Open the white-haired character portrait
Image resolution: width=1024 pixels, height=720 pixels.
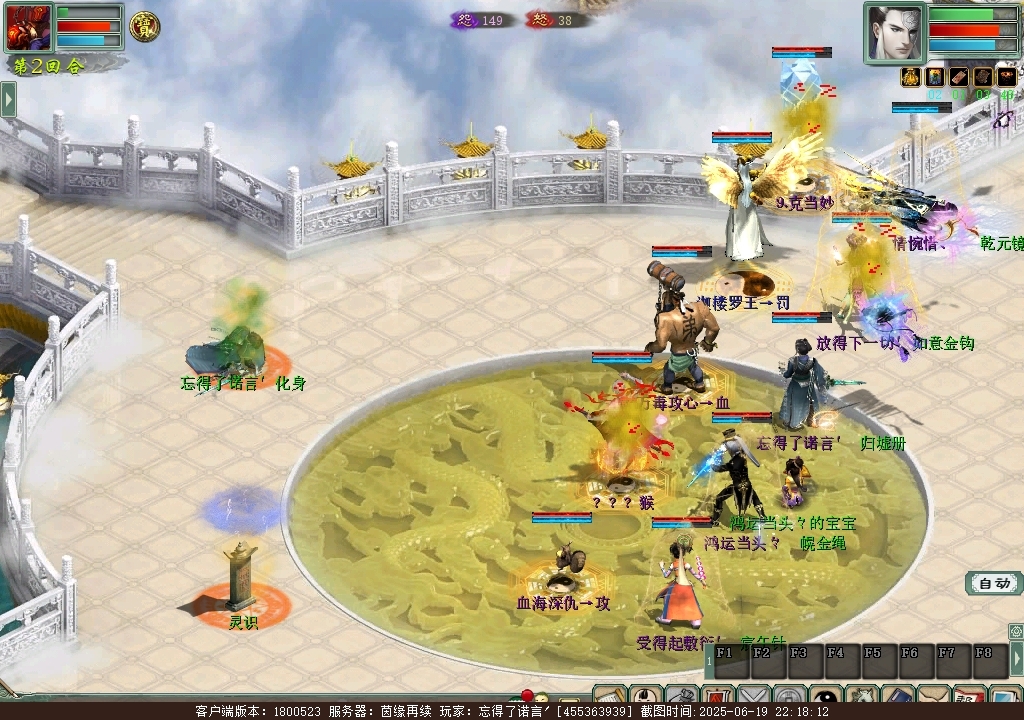click(x=895, y=32)
